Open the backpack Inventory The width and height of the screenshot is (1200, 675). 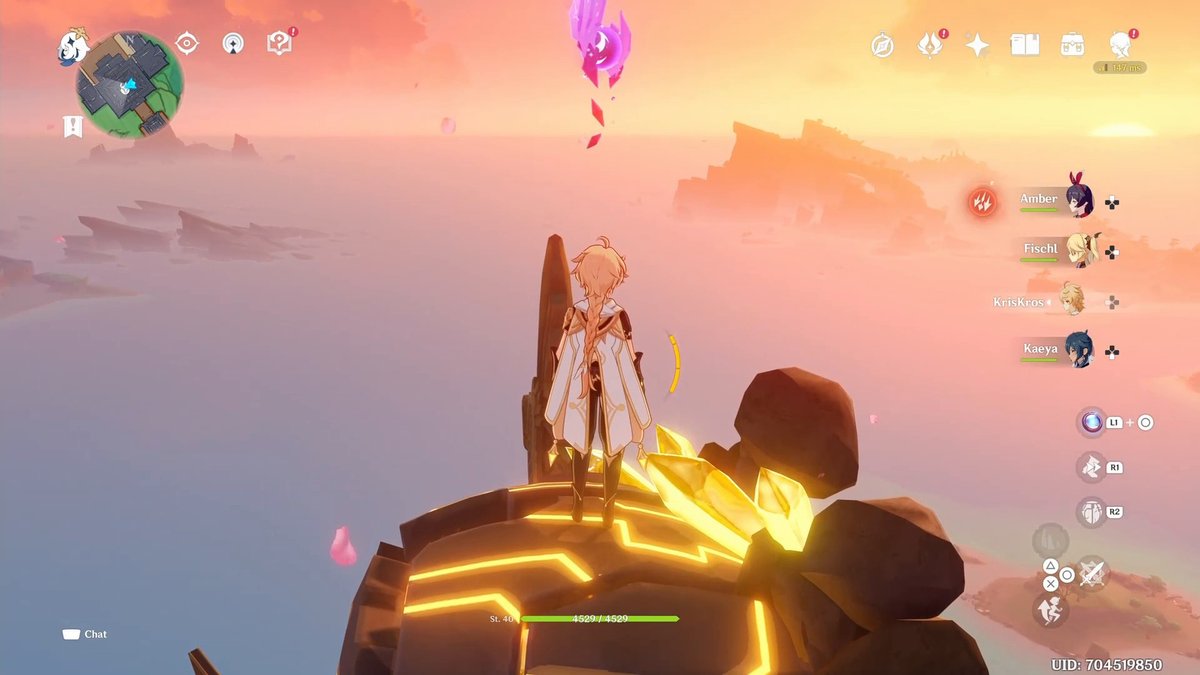point(1073,45)
